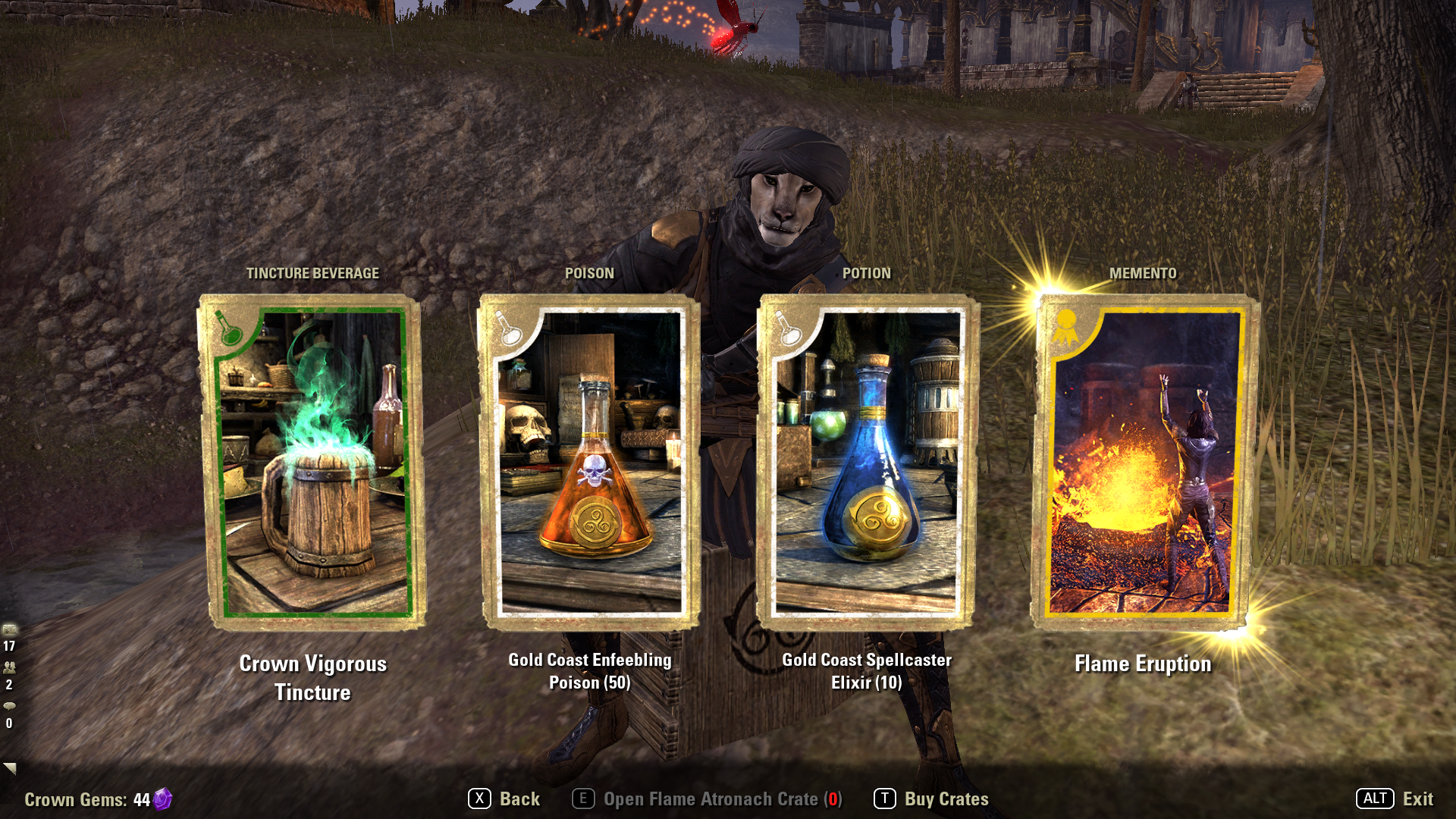The image size is (1456, 819).
Task: Pick the Gold Coast Spellcaster Elixir card
Action: click(867, 463)
